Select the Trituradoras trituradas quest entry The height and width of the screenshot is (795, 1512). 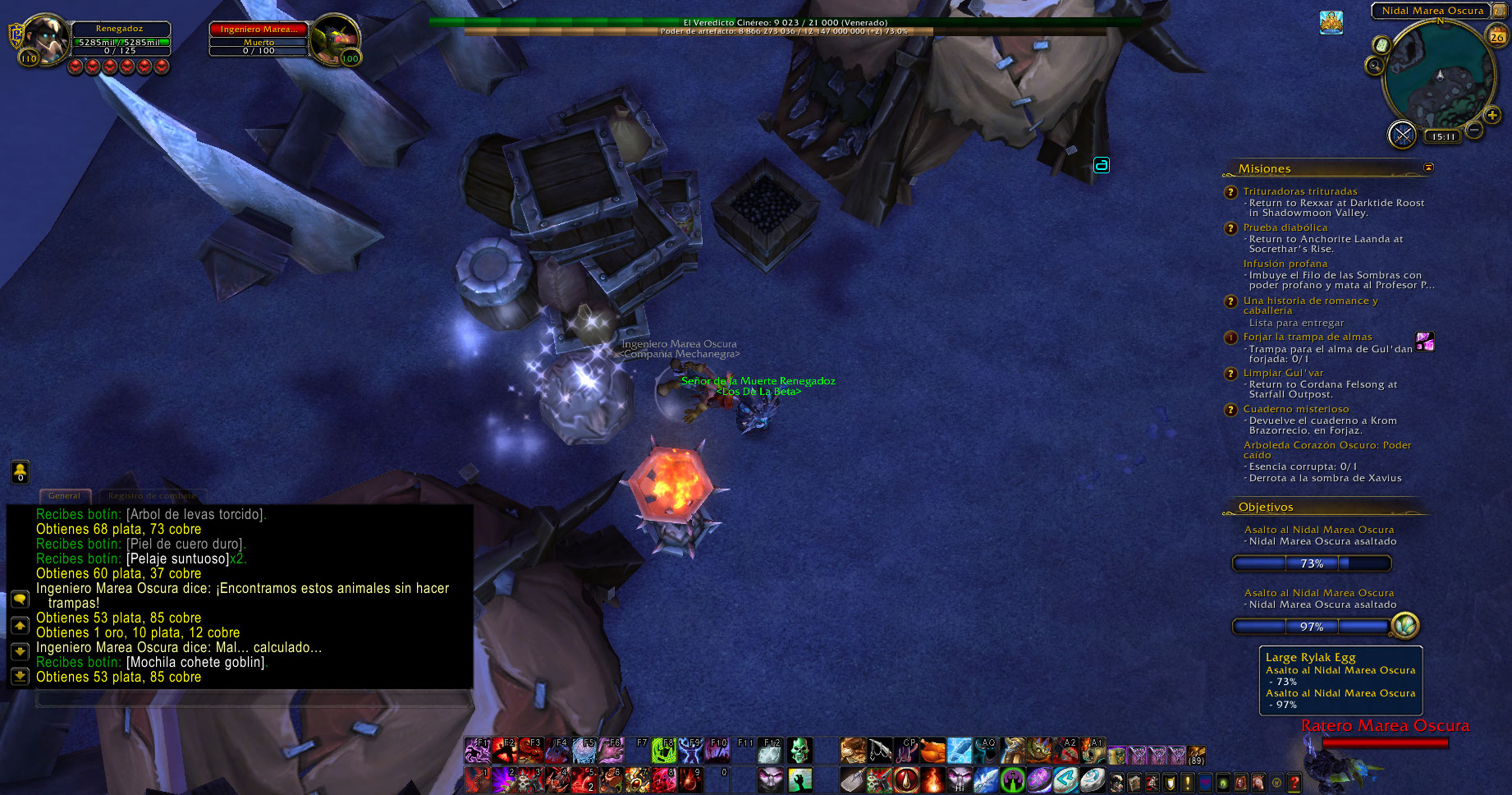(x=1299, y=191)
